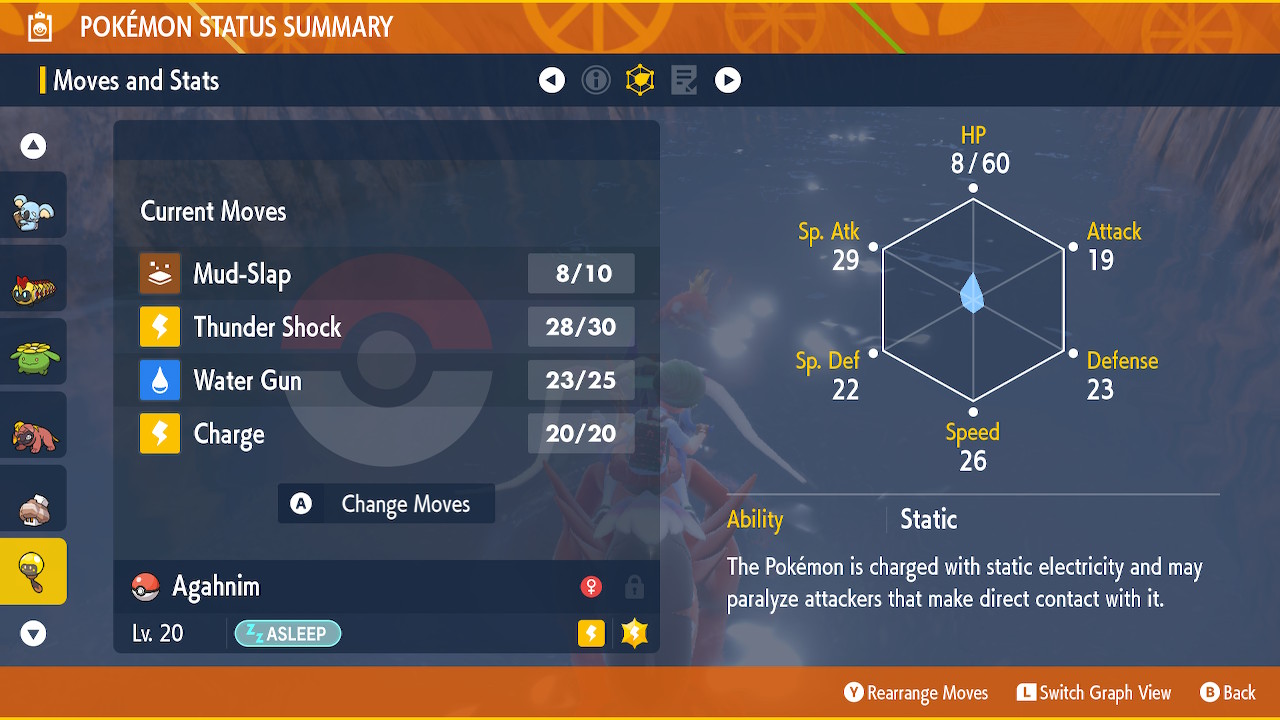The width and height of the screenshot is (1280, 720).
Task: Select the Water Gun move row
Action: pyautogui.click(x=386, y=381)
